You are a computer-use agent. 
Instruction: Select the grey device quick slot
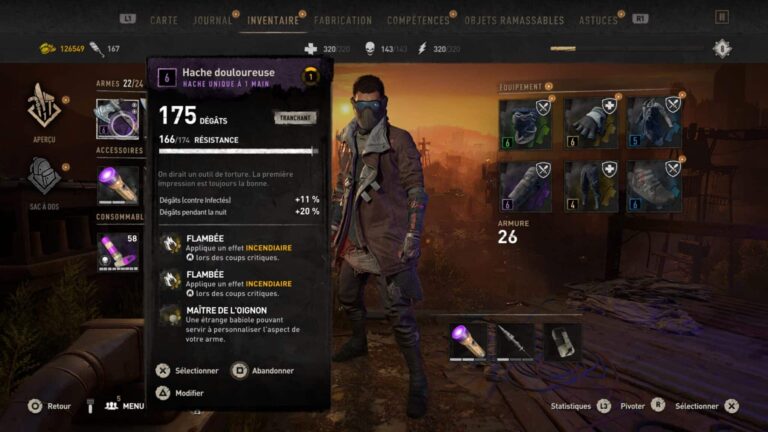pyautogui.click(x=562, y=341)
